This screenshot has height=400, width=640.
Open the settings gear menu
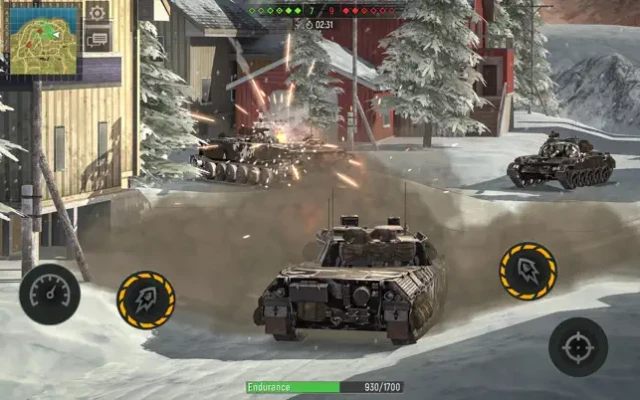coord(97,13)
